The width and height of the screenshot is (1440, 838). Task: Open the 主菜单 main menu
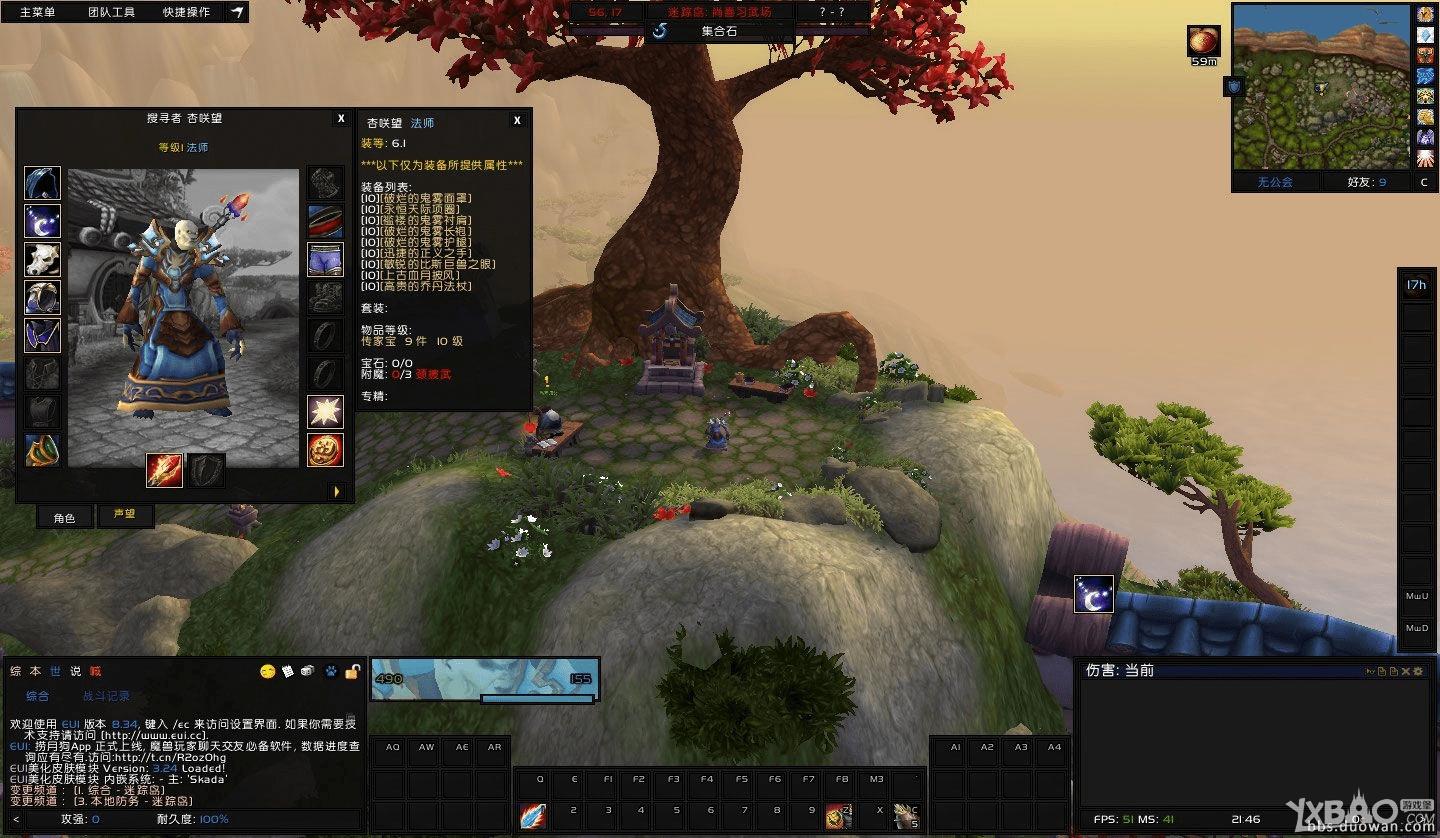[38, 12]
